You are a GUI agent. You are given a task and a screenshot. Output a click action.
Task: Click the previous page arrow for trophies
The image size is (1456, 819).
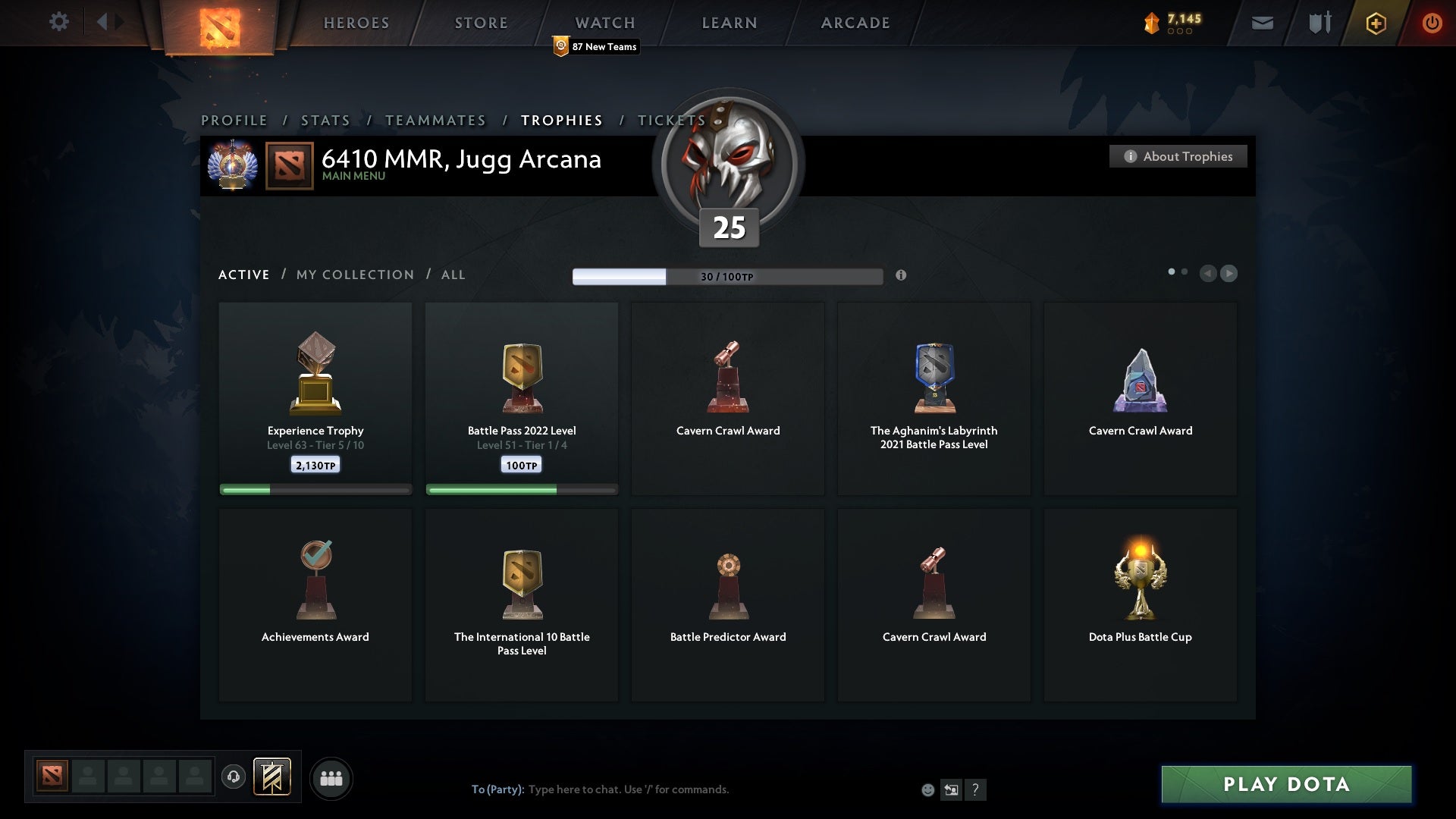[x=1209, y=274]
